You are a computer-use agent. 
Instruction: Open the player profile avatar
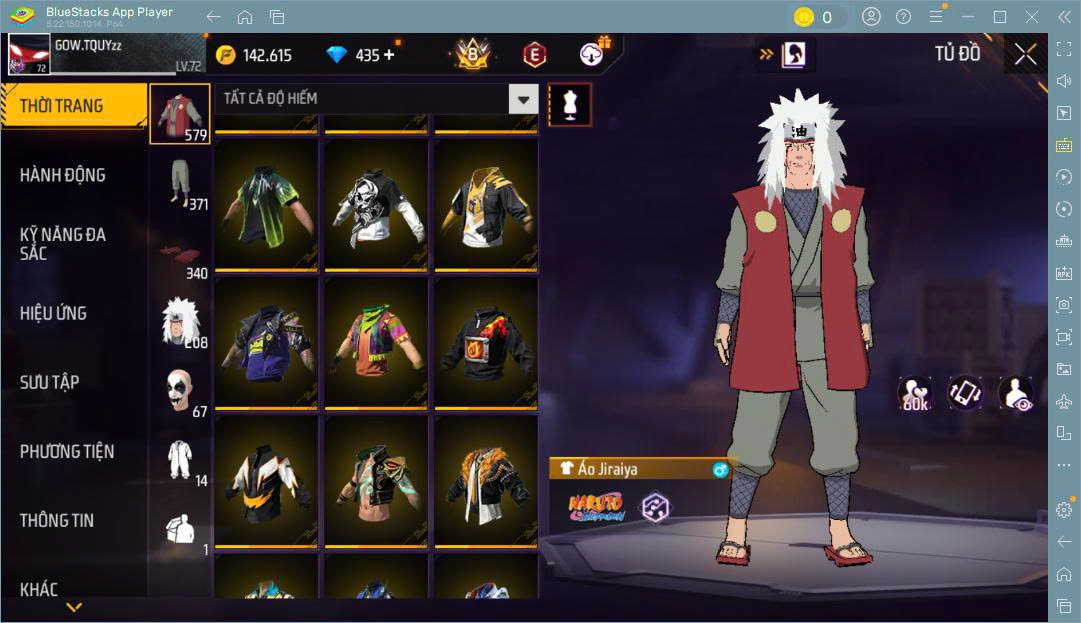[29, 55]
